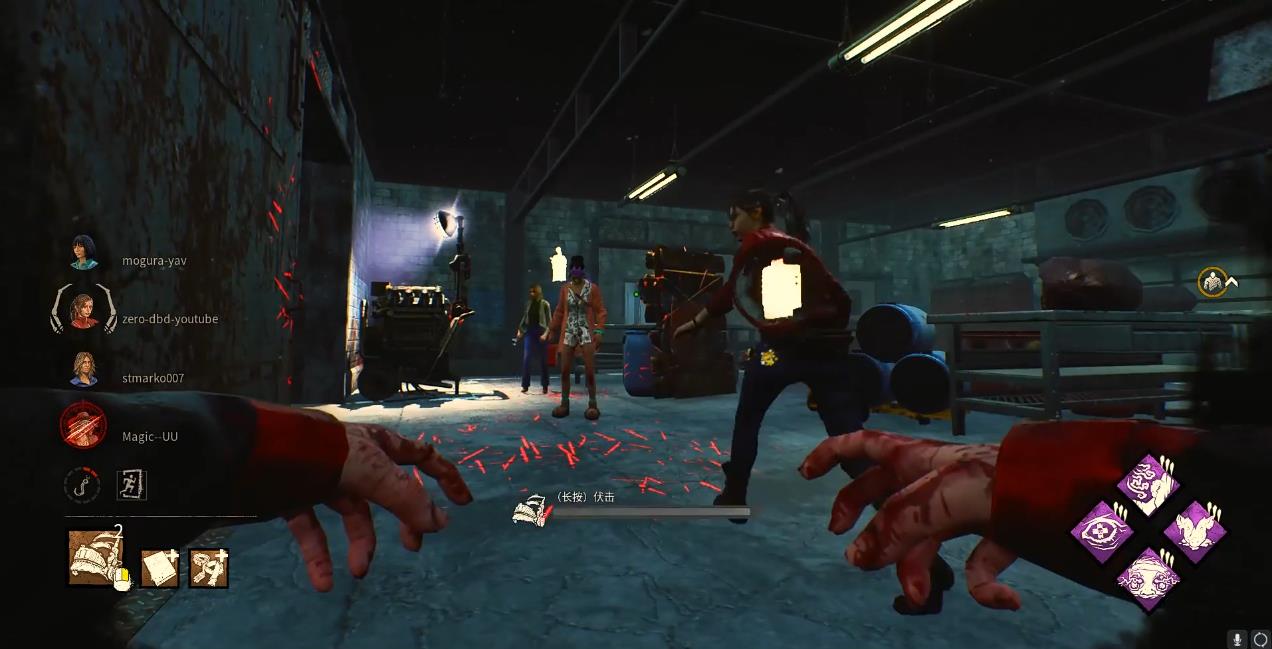Click the hook counter icon

point(82,485)
